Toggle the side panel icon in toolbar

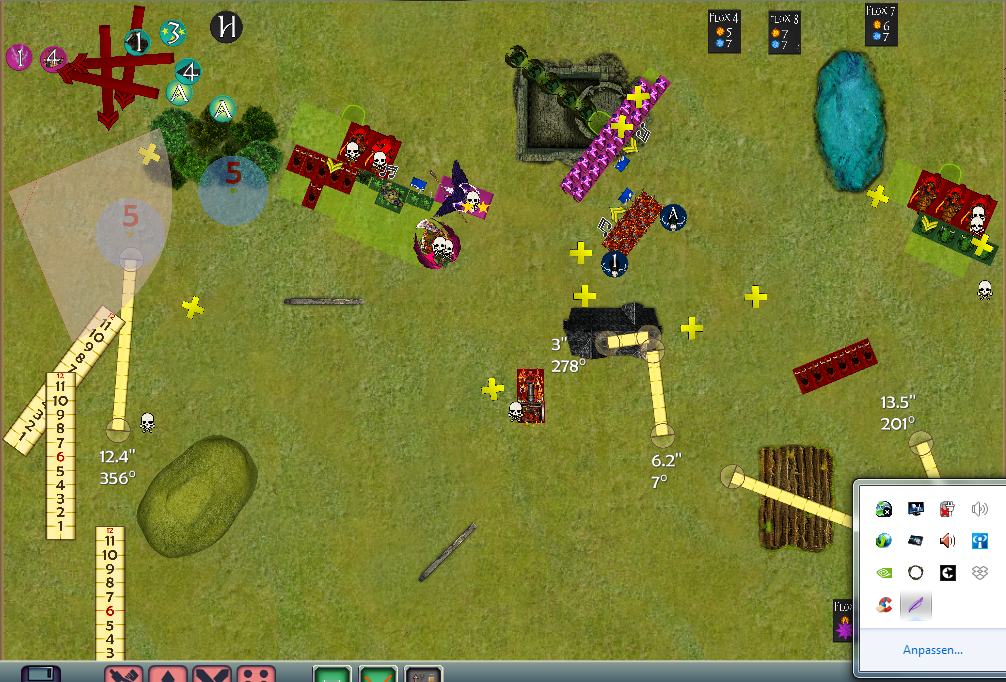click(41, 674)
